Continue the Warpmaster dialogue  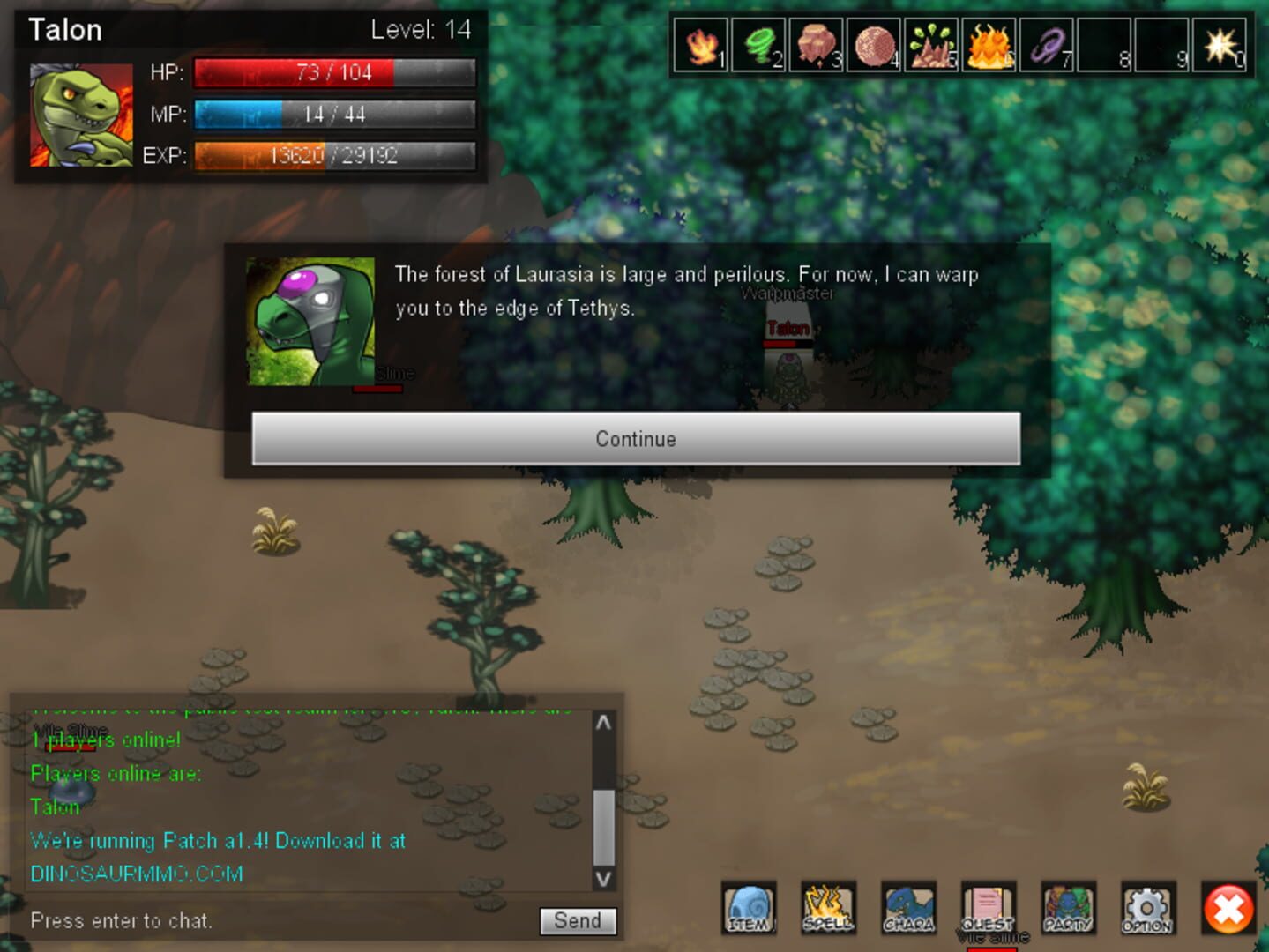(635, 438)
